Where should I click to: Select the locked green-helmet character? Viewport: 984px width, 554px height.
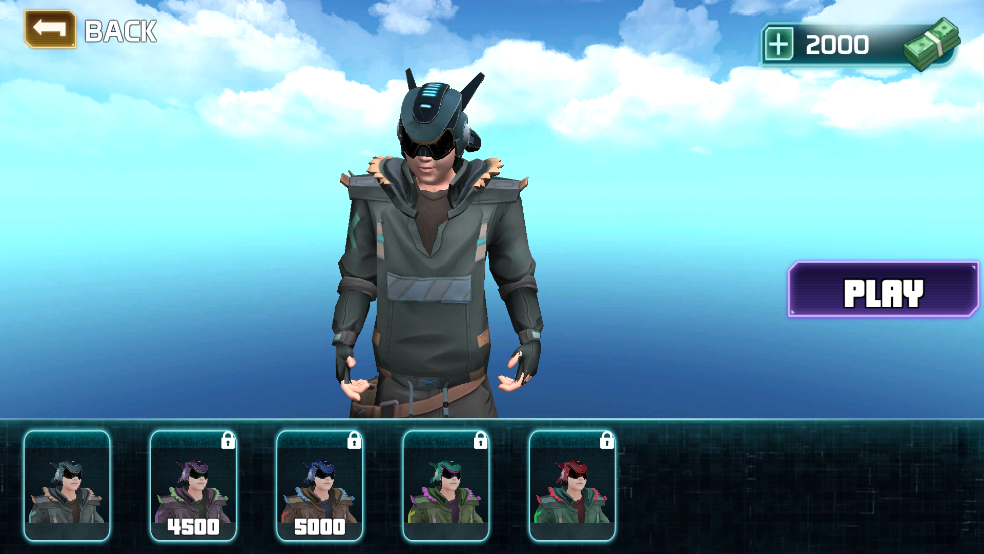coord(446,485)
